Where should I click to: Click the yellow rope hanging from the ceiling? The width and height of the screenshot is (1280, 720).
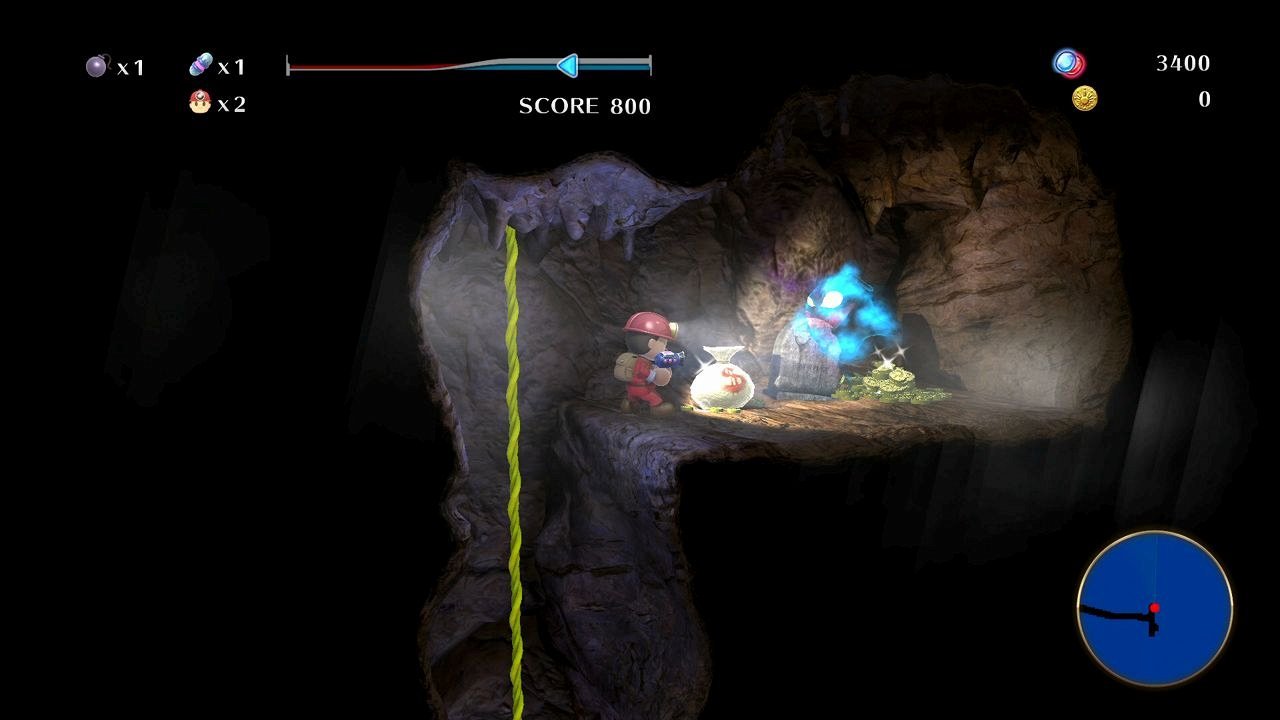click(512, 400)
